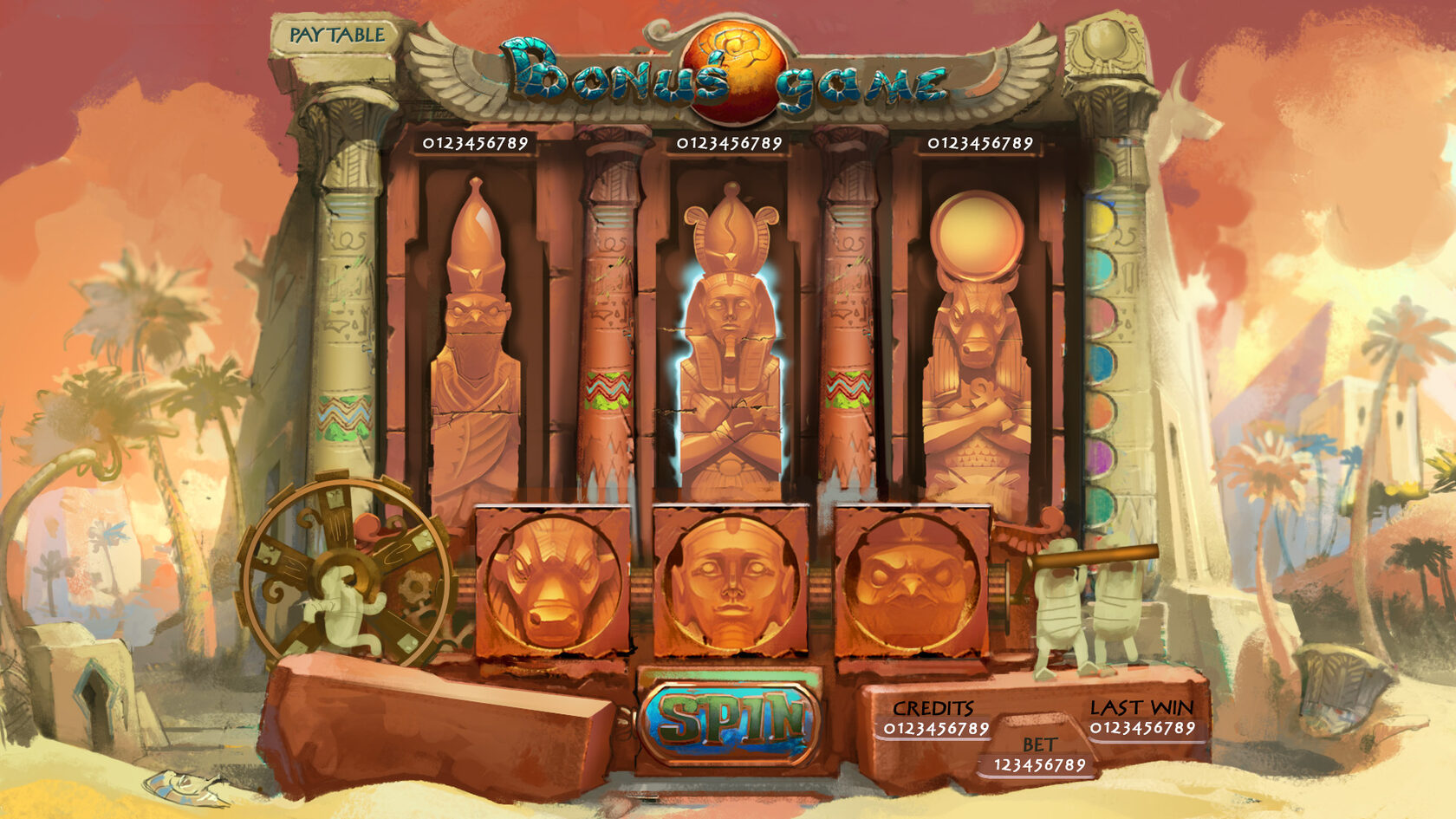Expand the counter above the right reel
Screen dimensions: 1456x819
tap(979, 141)
